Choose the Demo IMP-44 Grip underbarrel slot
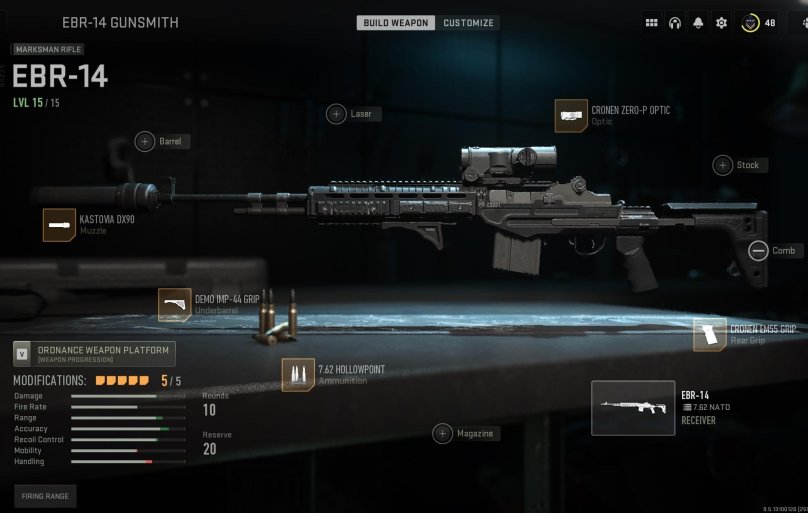The height and width of the screenshot is (513, 808). [174, 305]
